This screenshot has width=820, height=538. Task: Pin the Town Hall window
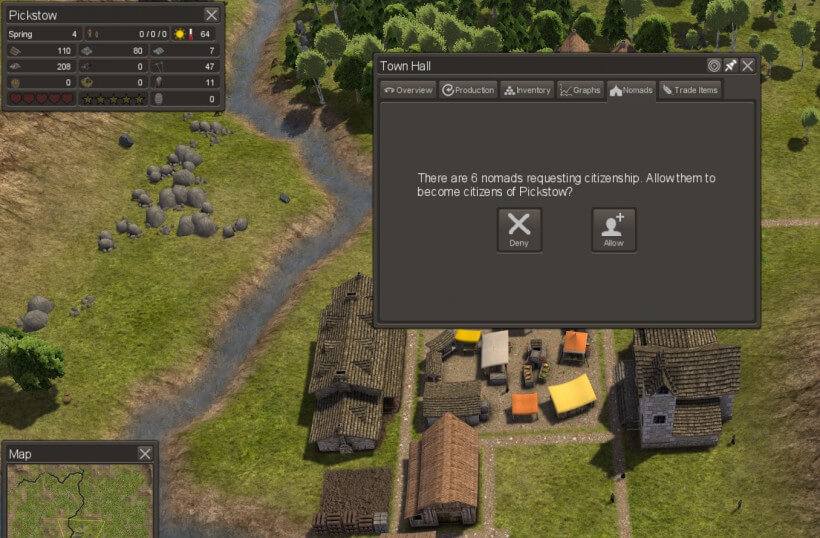point(730,66)
